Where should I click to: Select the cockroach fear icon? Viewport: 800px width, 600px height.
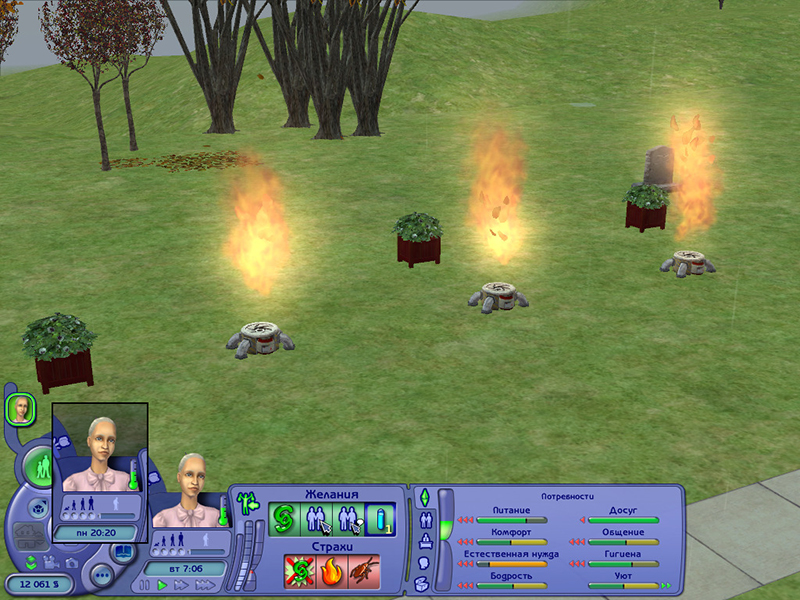pos(362,570)
